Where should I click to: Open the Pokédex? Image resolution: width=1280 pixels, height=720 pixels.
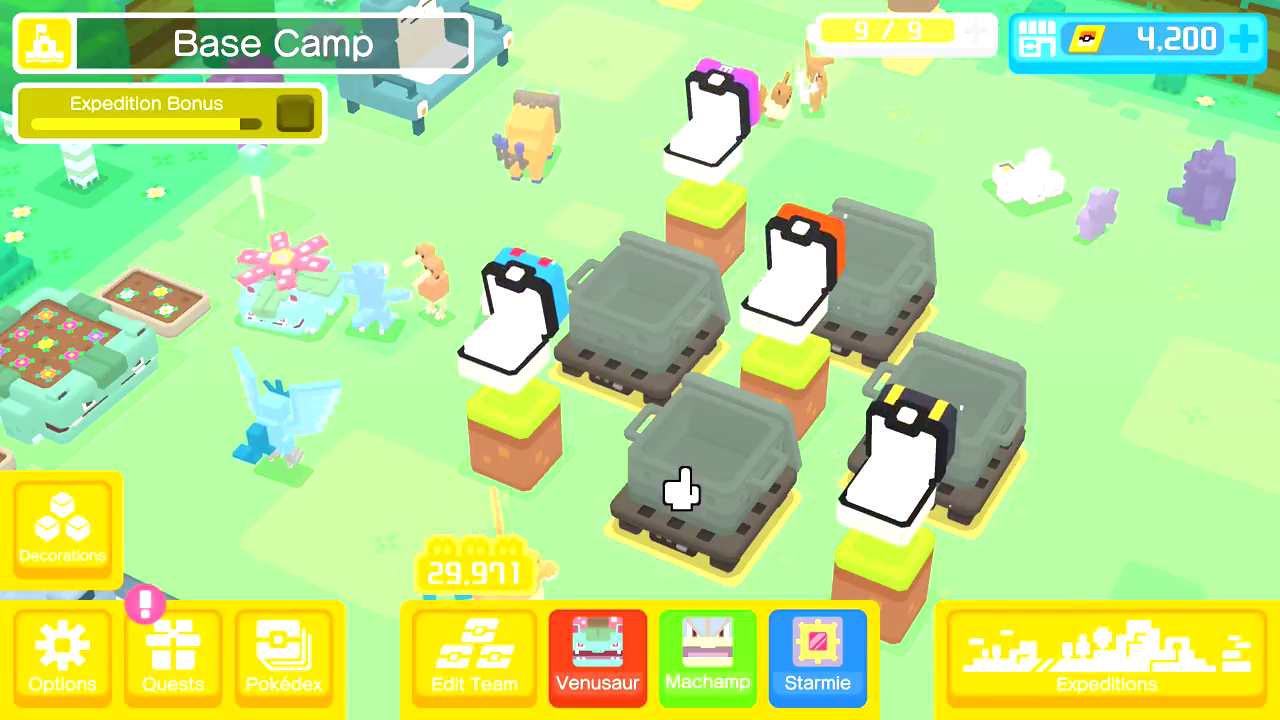click(x=285, y=657)
